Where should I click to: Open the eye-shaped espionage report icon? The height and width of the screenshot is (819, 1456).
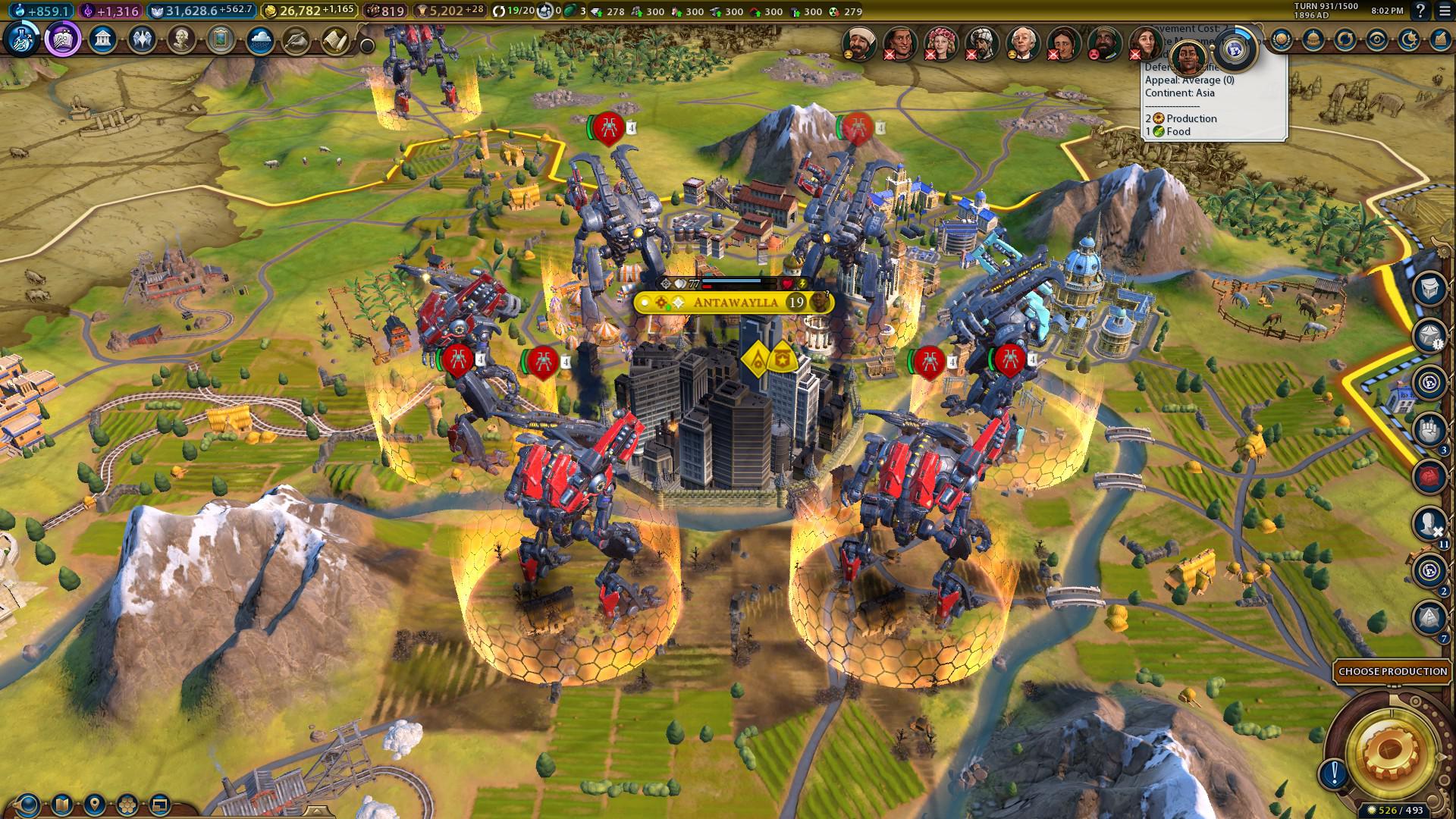pos(1377,39)
